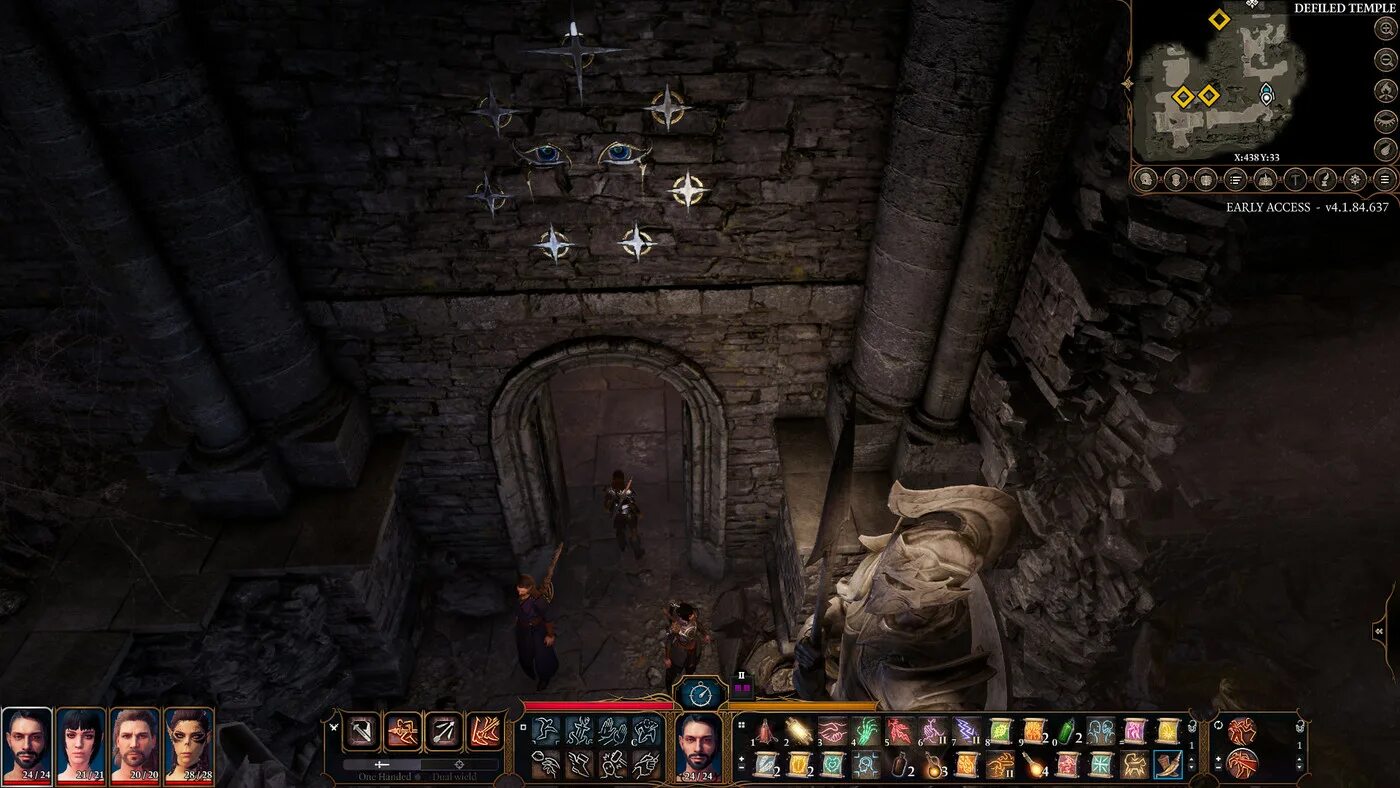
Task: Select the face-painted elf party portrait
Action: point(189,745)
